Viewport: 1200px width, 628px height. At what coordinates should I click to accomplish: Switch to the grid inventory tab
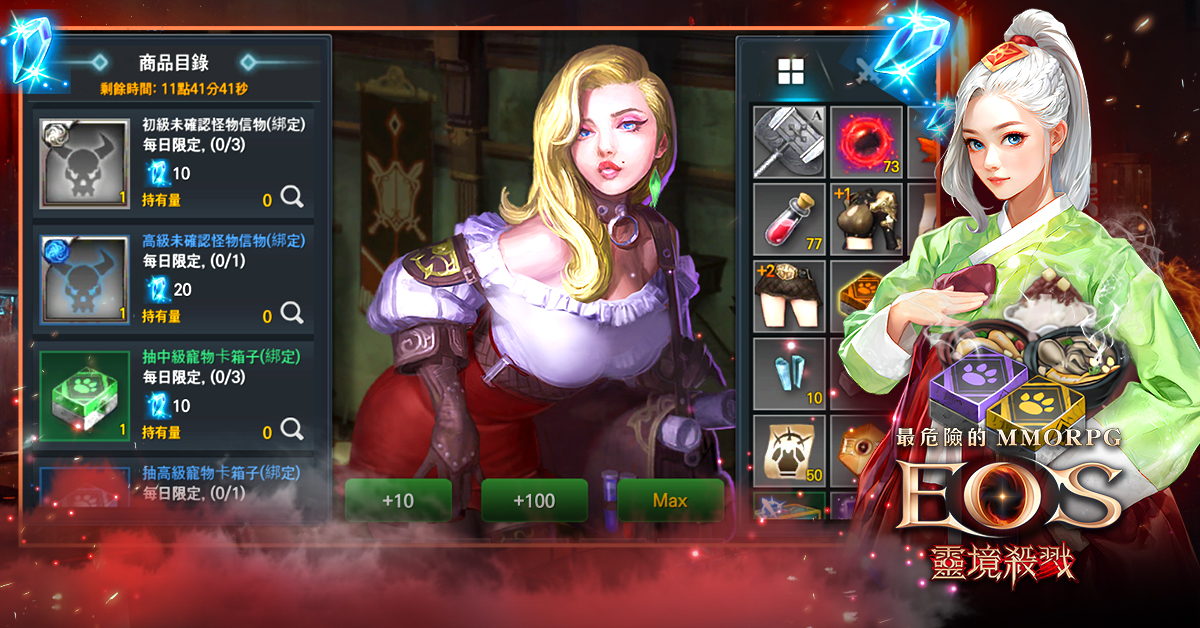click(x=791, y=71)
